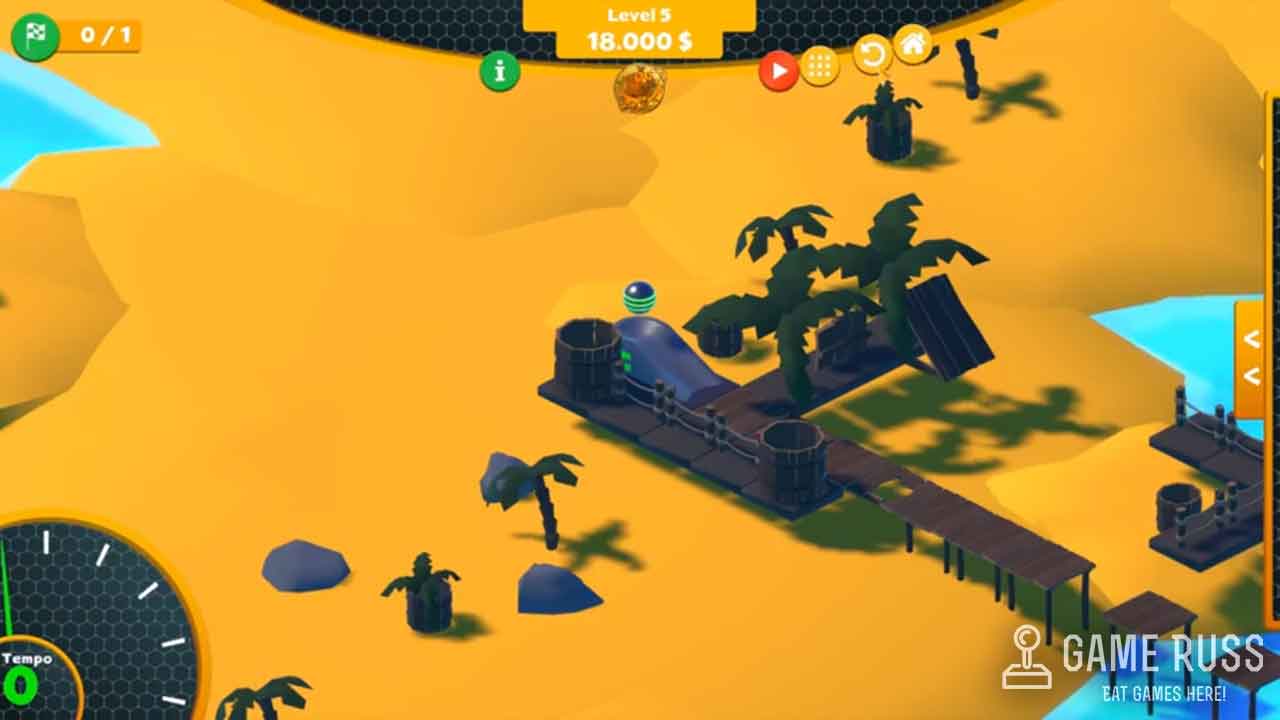Click the green checkered flag icon

tap(35, 36)
